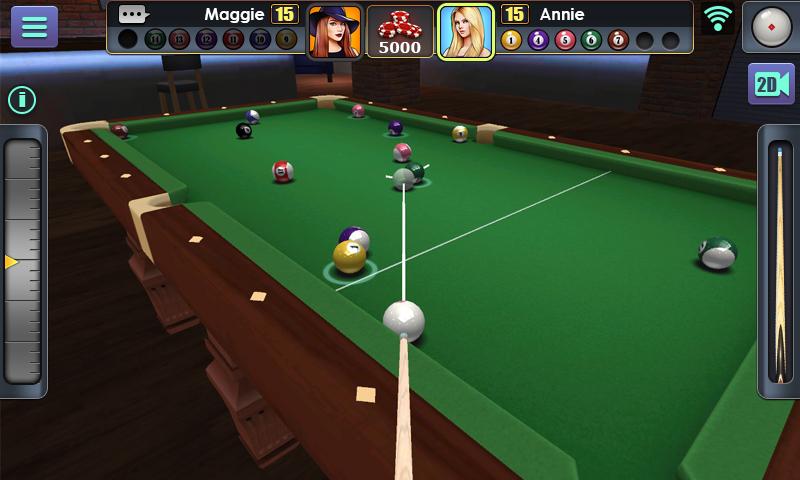View Maggie's avatar profile
Screen dimensions: 800x480
[334, 31]
